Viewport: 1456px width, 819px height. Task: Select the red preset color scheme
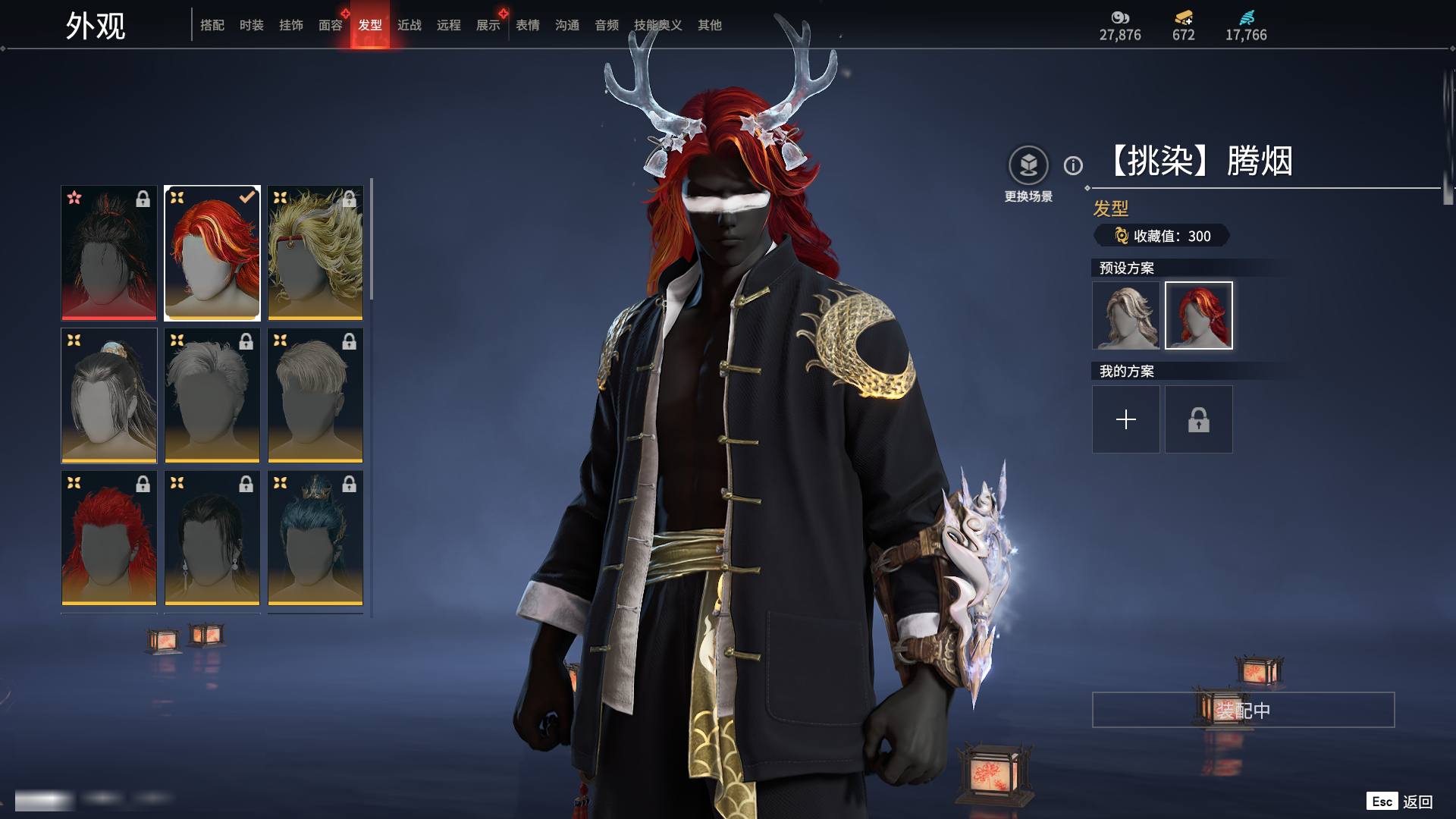1198,315
